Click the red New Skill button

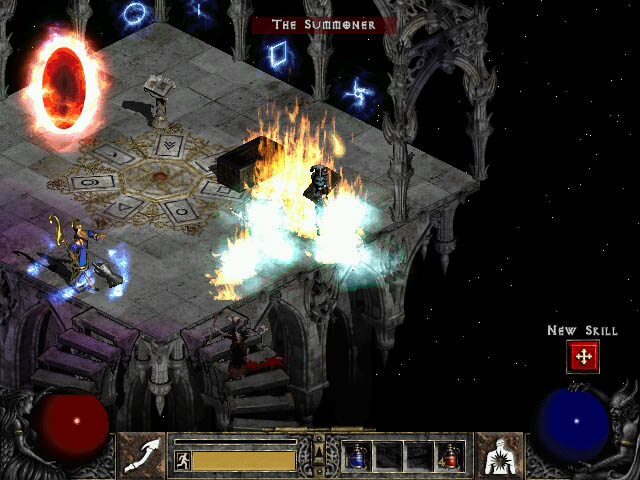point(582,357)
